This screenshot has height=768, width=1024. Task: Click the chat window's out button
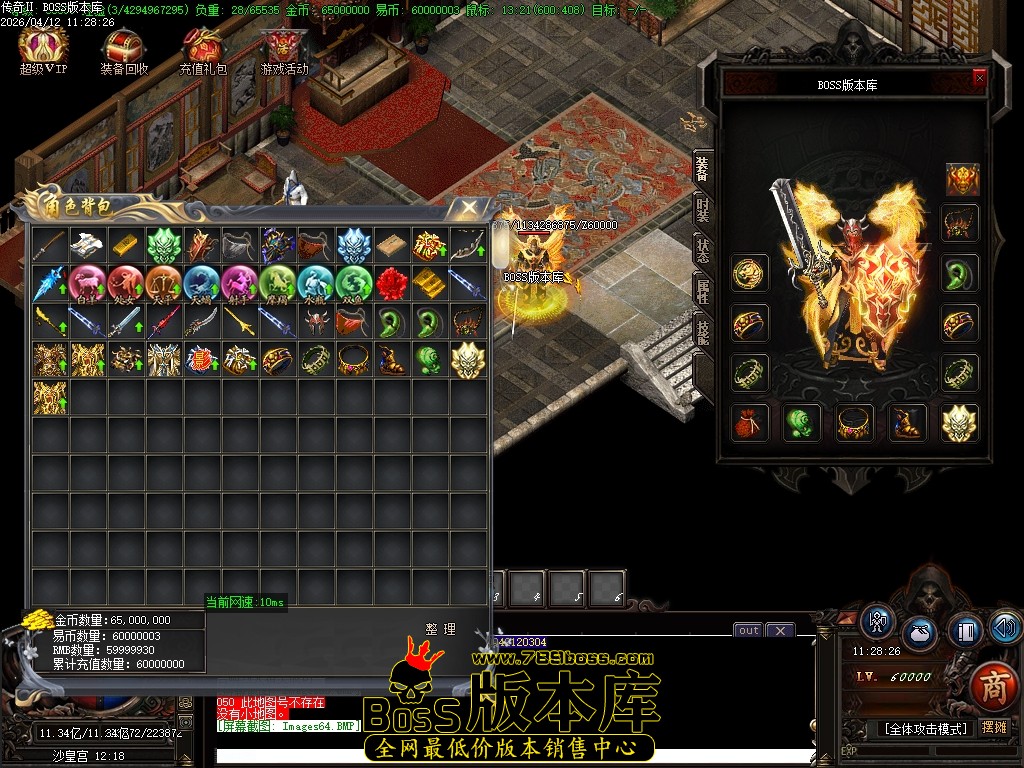[748, 630]
